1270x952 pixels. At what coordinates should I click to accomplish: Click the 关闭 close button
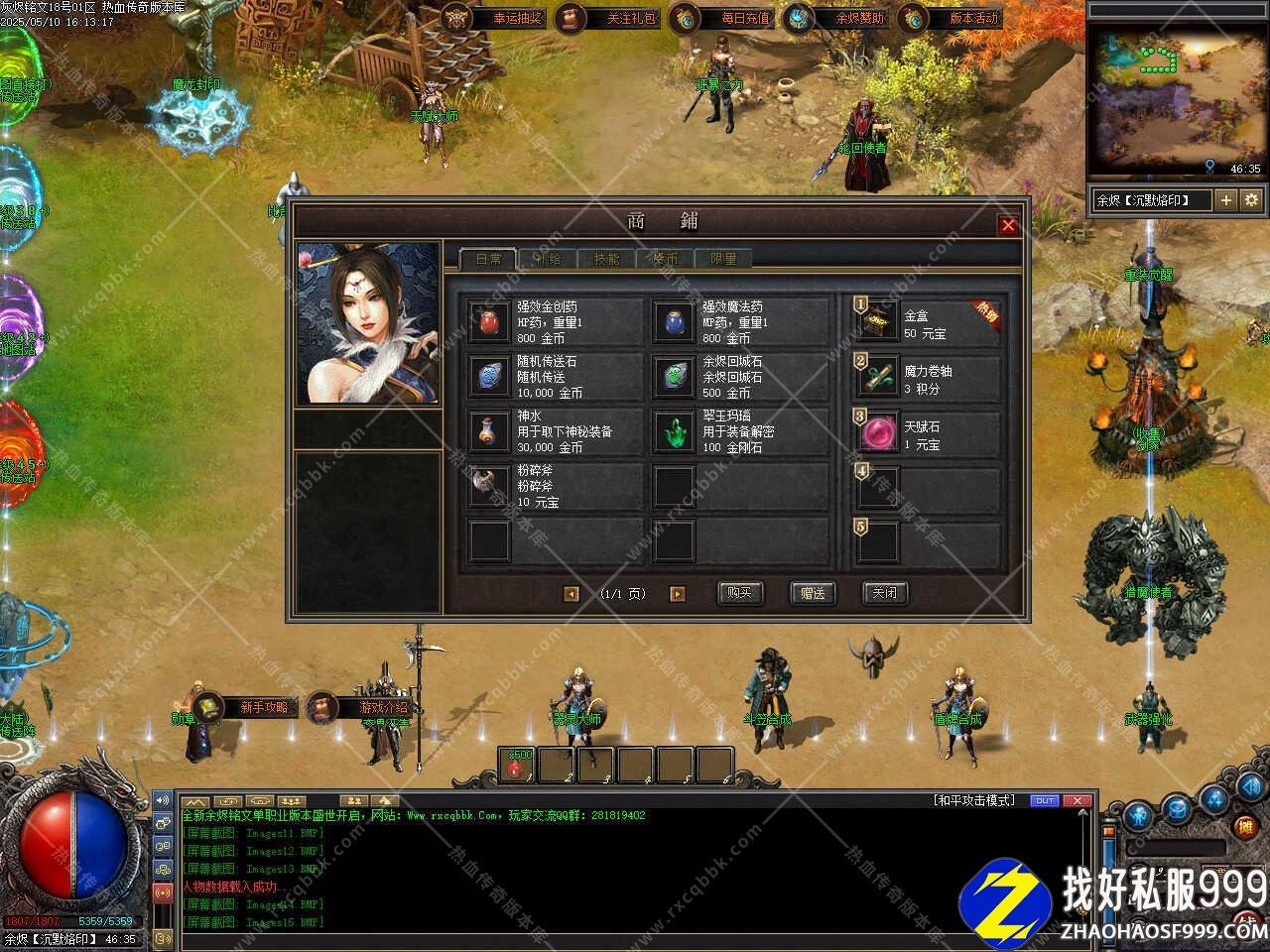[884, 593]
